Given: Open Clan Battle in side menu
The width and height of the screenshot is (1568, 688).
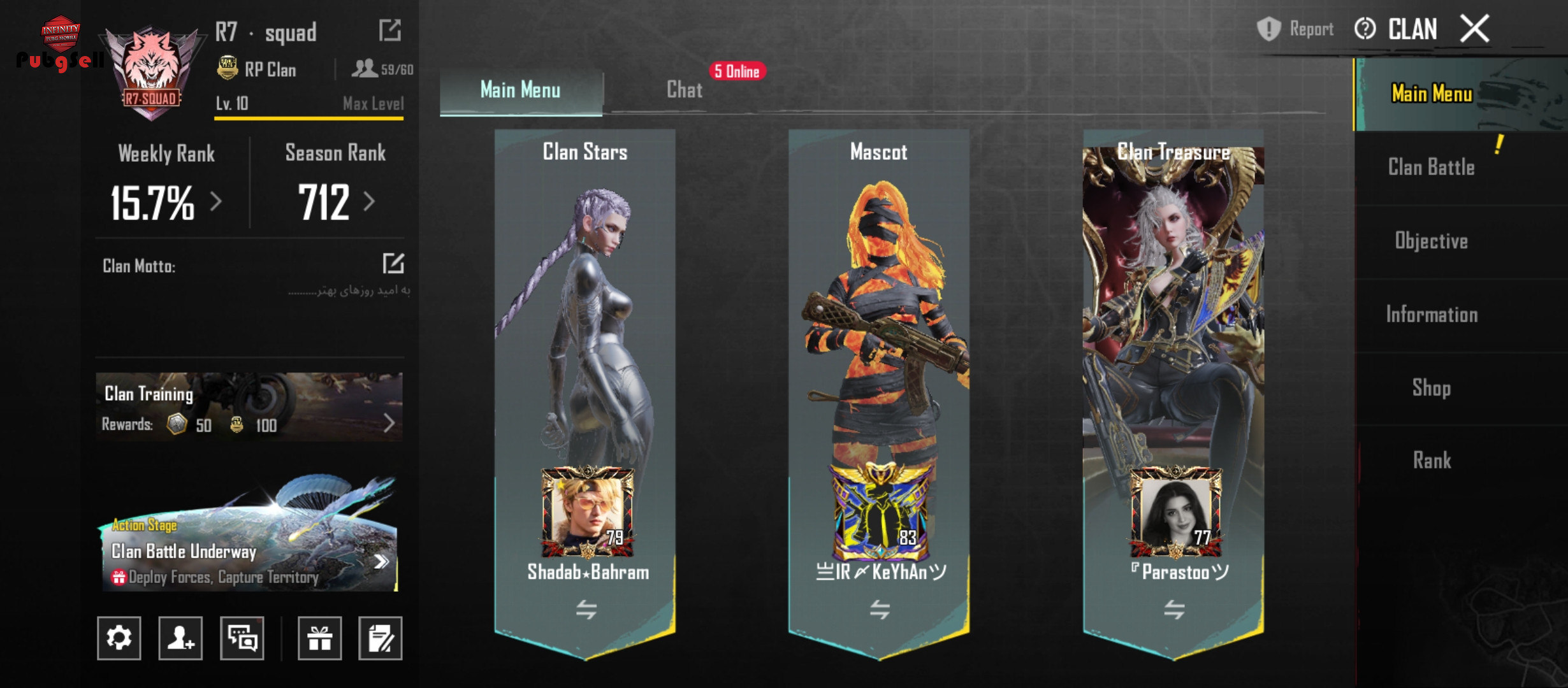Looking at the screenshot, I should click(1431, 168).
